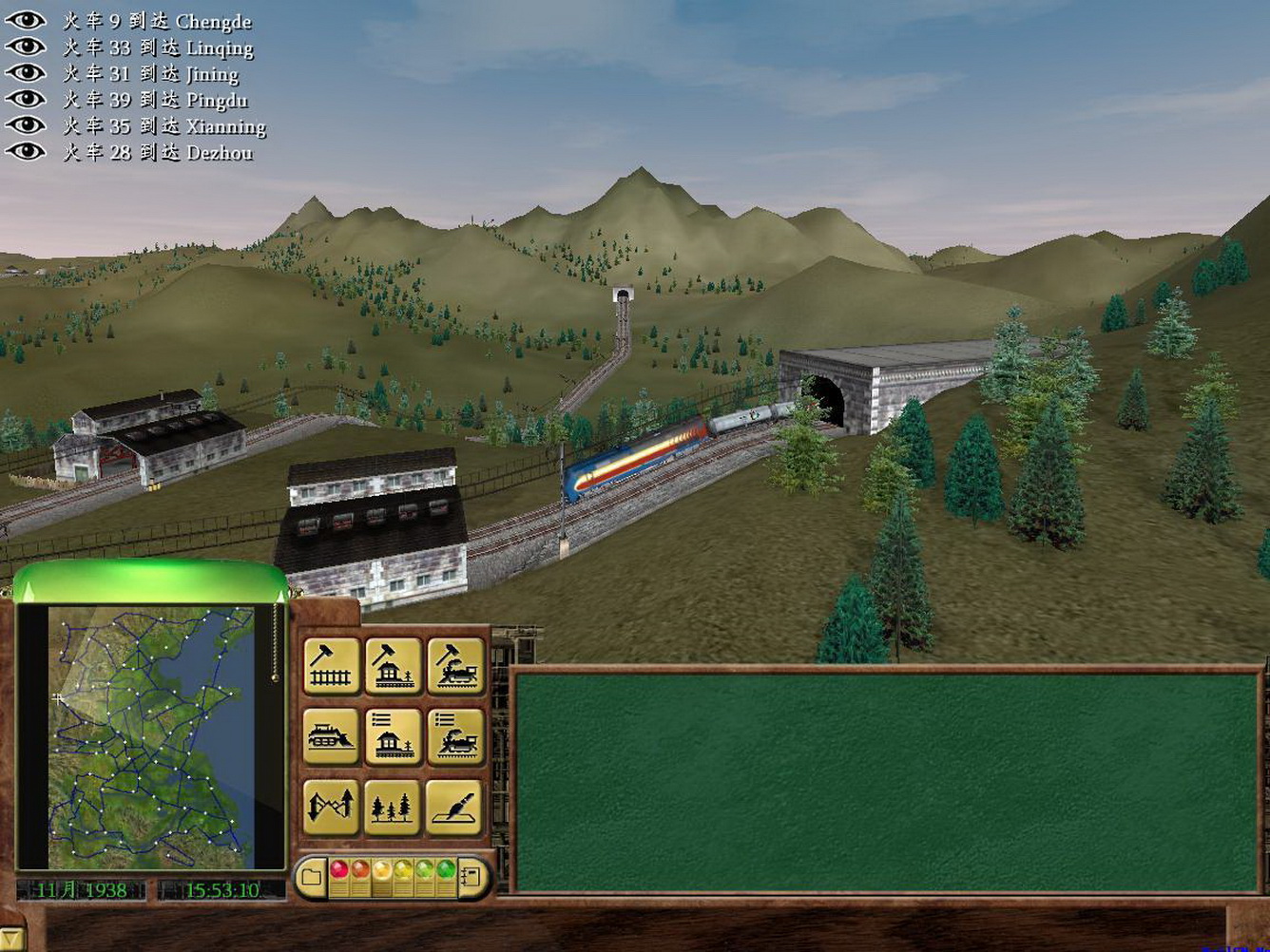Collapse the bottom panel with the arrow button
This screenshot has height=952, width=1270.
coord(10,939)
